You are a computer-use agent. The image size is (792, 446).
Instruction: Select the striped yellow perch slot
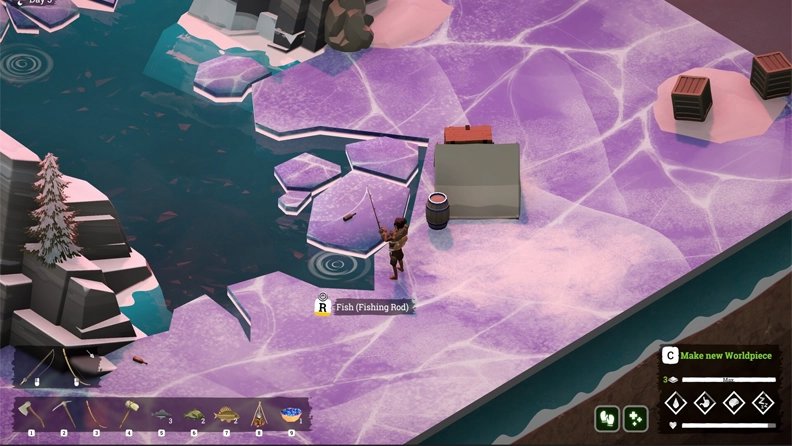[227, 415]
